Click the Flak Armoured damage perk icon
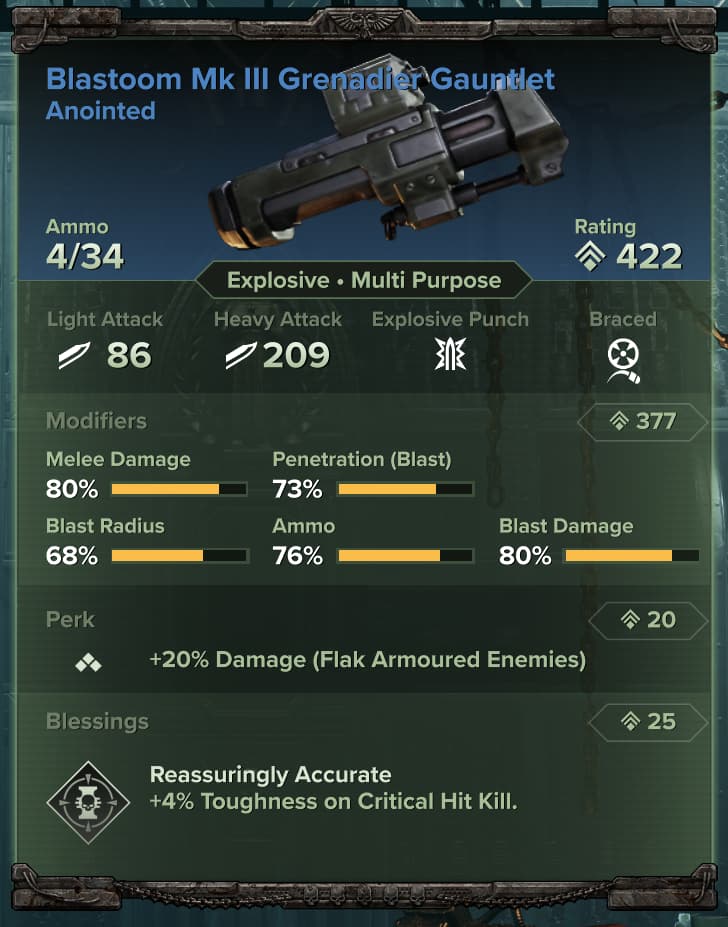The height and width of the screenshot is (927, 728). click(88, 662)
